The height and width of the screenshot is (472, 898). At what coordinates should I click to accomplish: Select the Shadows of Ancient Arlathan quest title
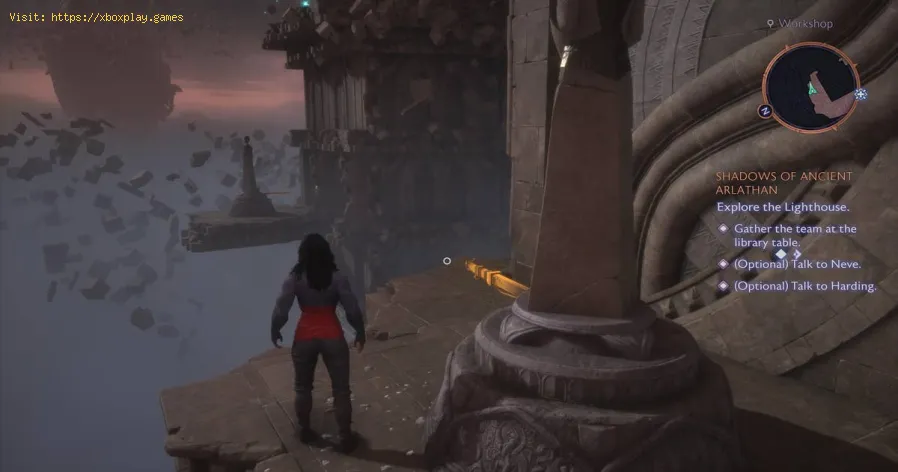[x=784, y=183]
